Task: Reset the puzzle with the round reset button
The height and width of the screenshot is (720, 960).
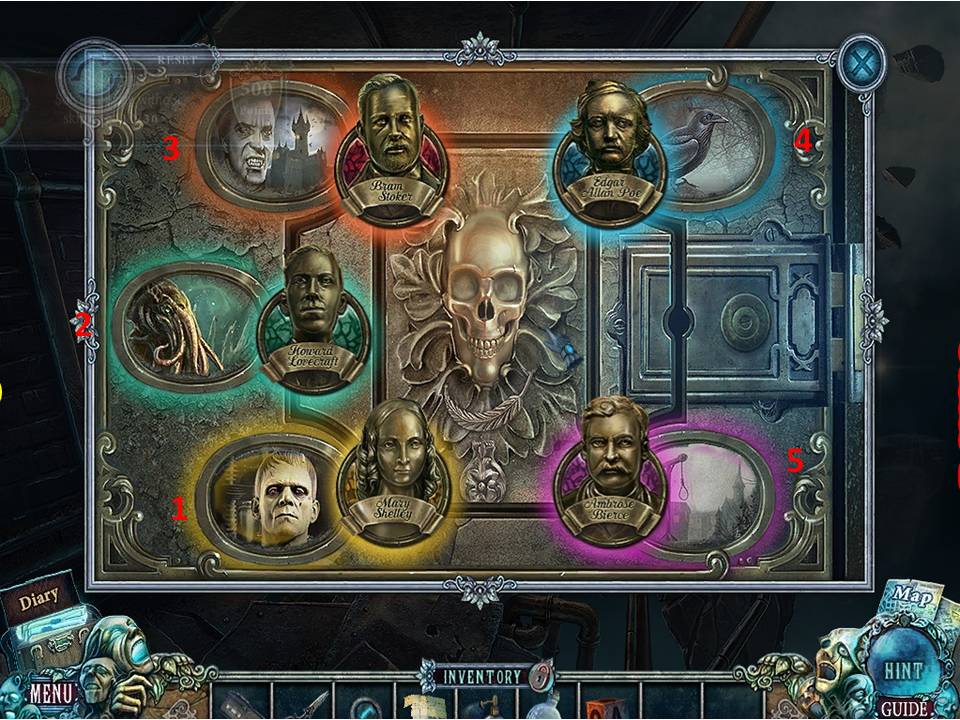Action: [x=93, y=75]
